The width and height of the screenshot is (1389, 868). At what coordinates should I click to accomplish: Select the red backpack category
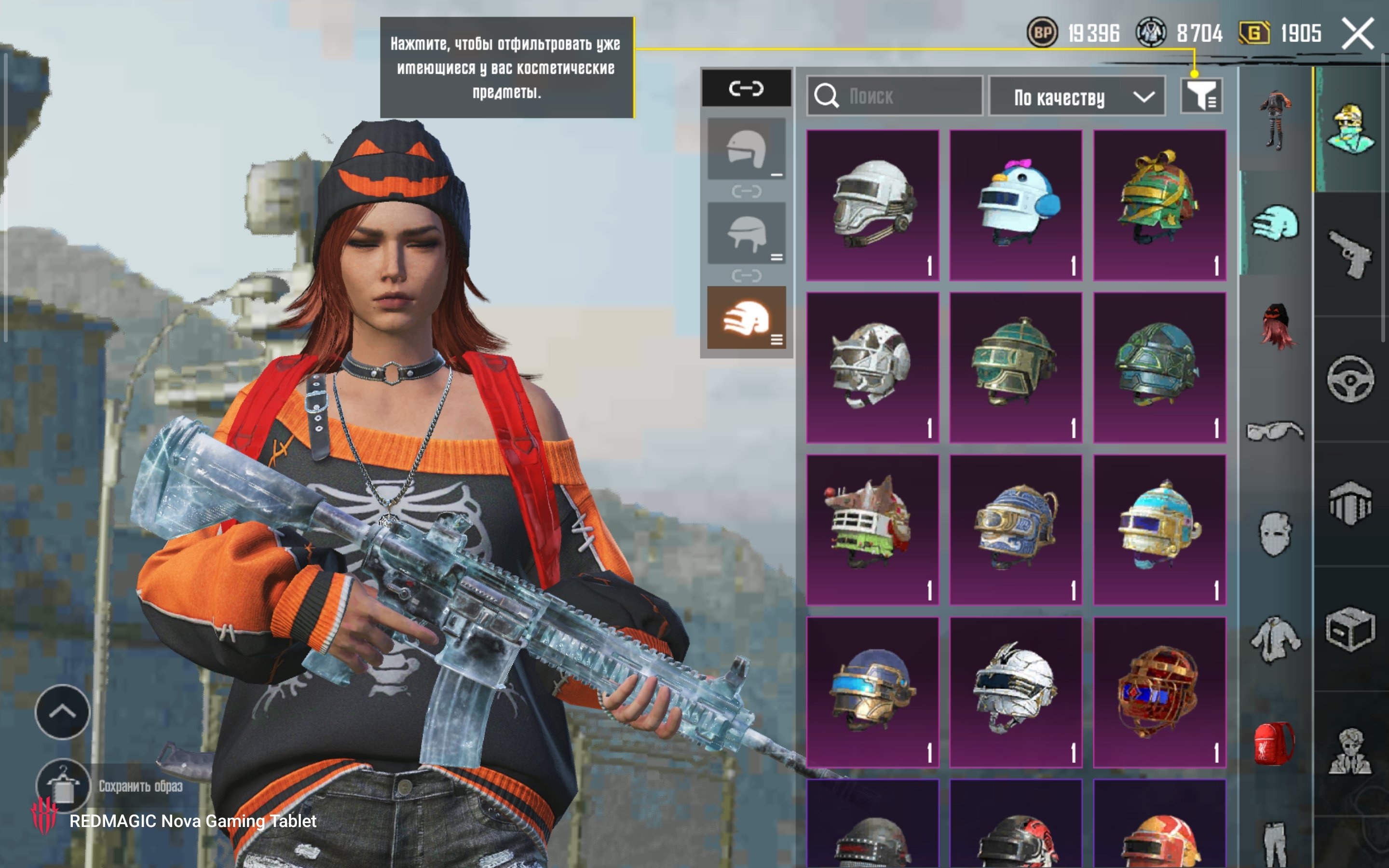tap(1274, 743)
